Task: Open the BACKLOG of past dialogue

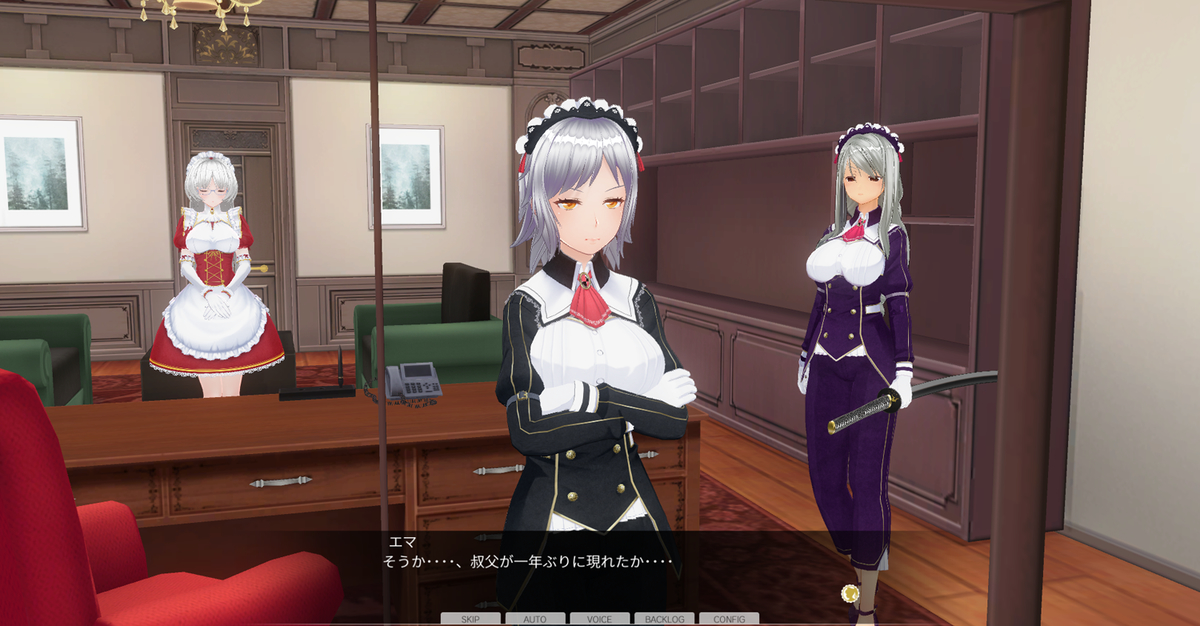Action: pyautogui.click(x=664, y=619)
